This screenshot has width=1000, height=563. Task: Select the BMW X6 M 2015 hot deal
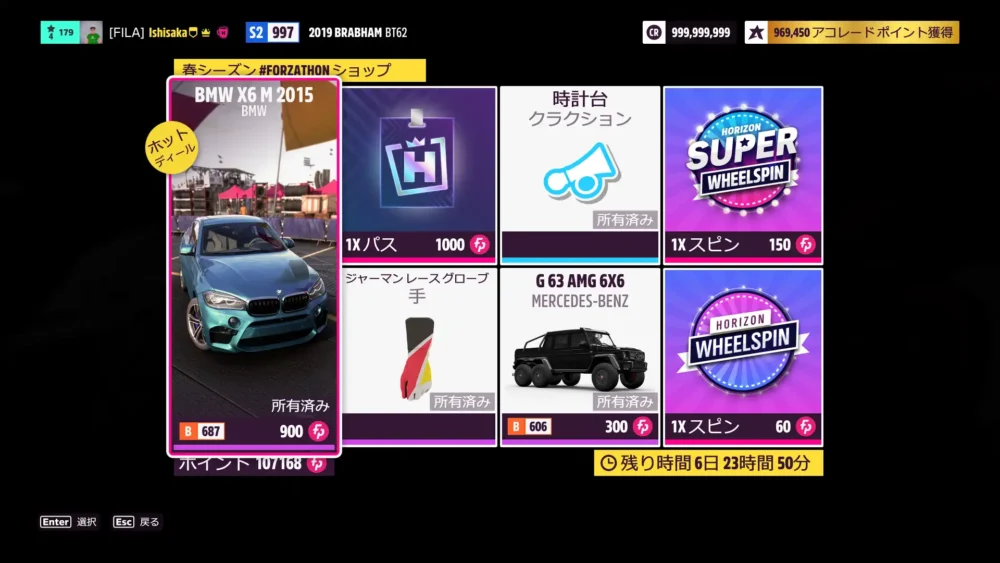(x=254, y=267)
